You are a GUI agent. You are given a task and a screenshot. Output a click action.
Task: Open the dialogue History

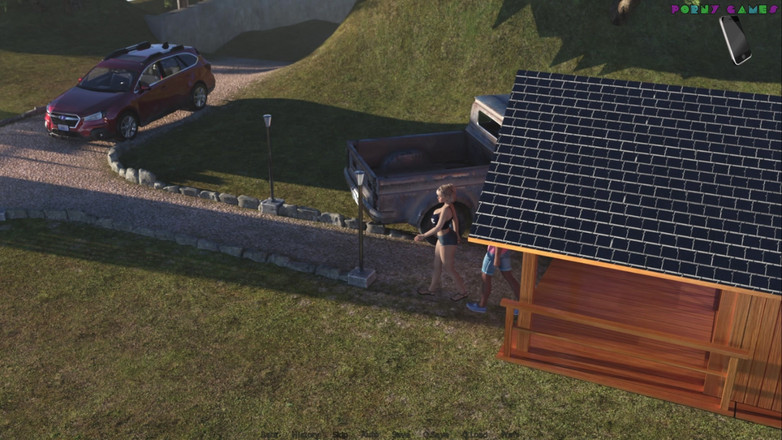point(305,435)
